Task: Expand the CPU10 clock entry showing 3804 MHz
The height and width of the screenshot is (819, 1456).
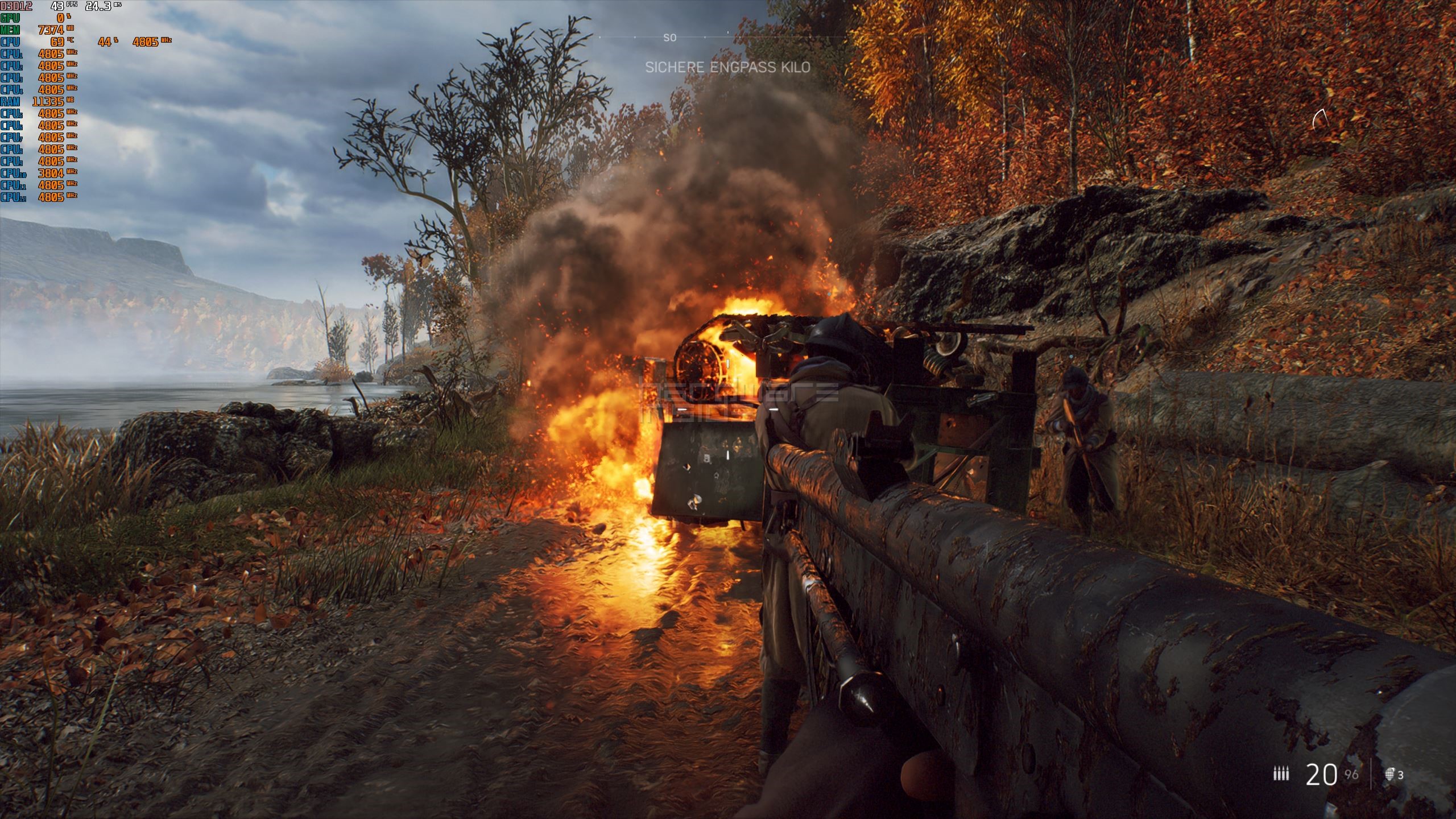Action: coord(13,175)
